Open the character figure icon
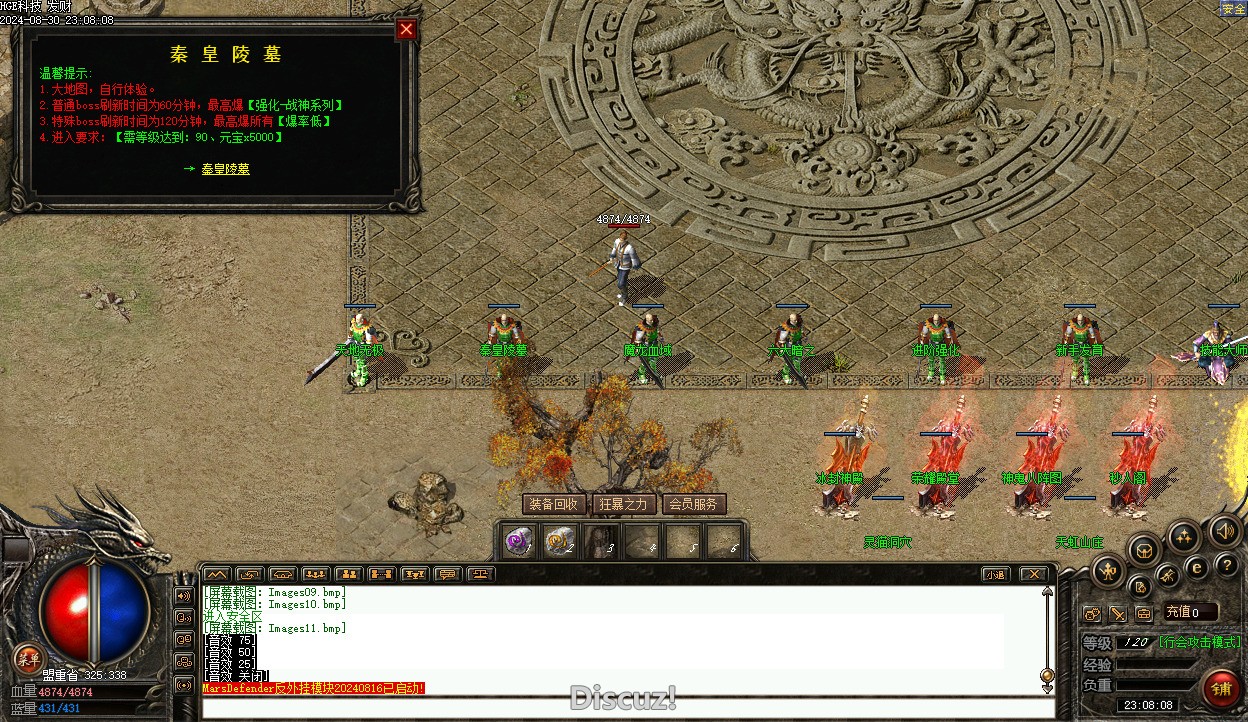1248x722 pixels. click(x=1107, y=572)
